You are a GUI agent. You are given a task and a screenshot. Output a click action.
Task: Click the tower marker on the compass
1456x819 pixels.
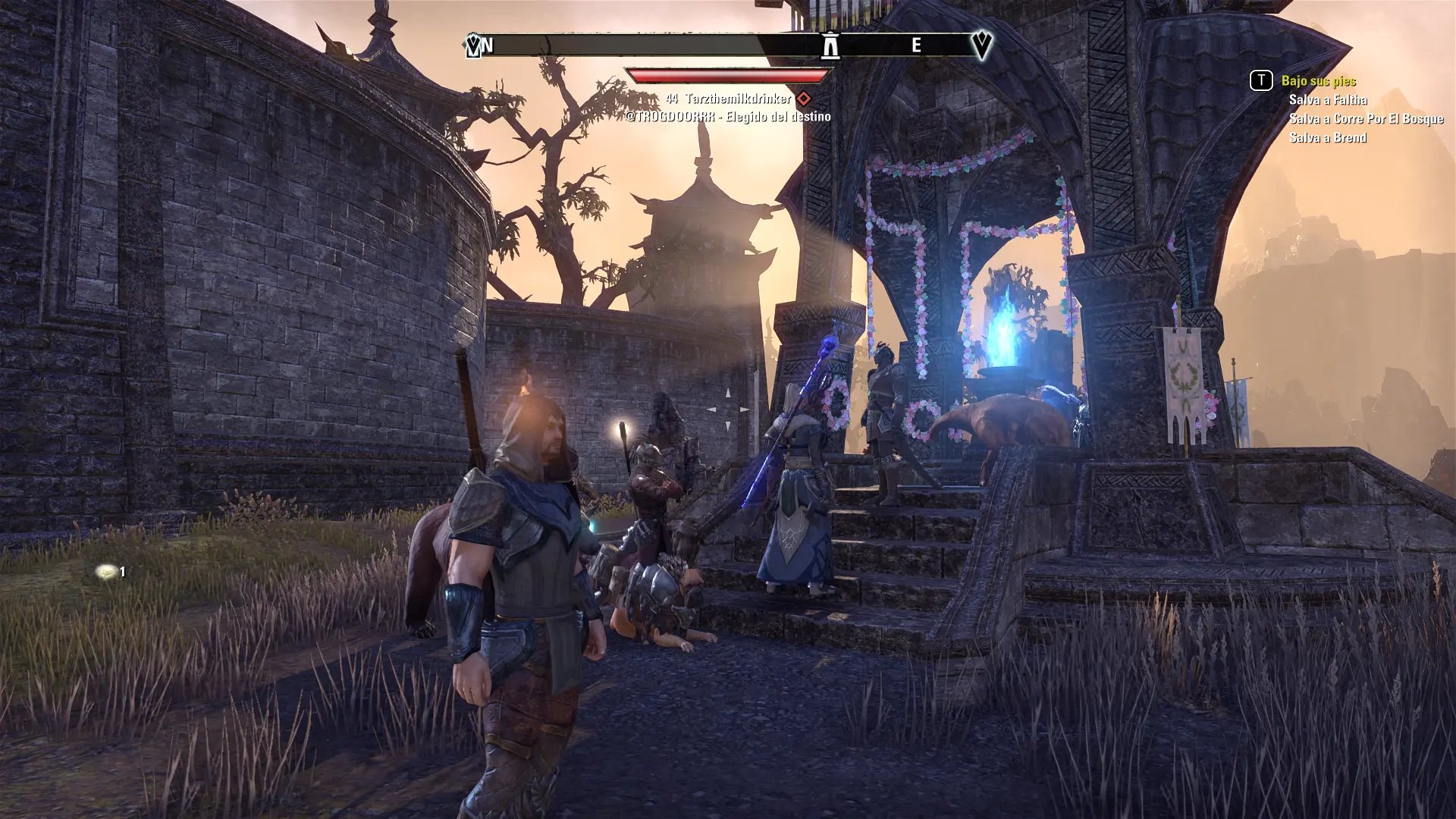click(830, 45)
